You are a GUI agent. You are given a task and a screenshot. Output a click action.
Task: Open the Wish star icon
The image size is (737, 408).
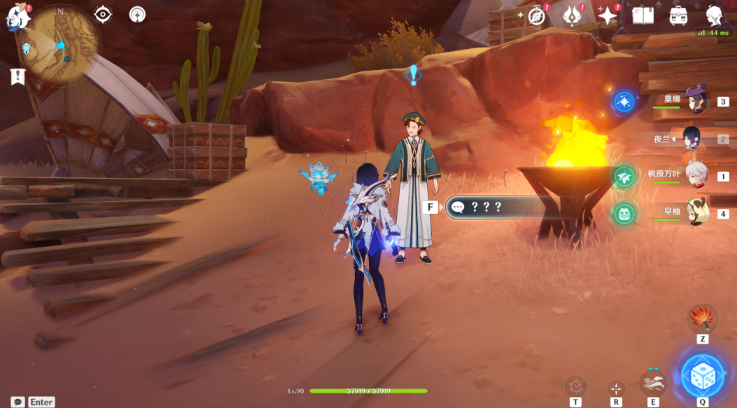(x=607, y=15)
